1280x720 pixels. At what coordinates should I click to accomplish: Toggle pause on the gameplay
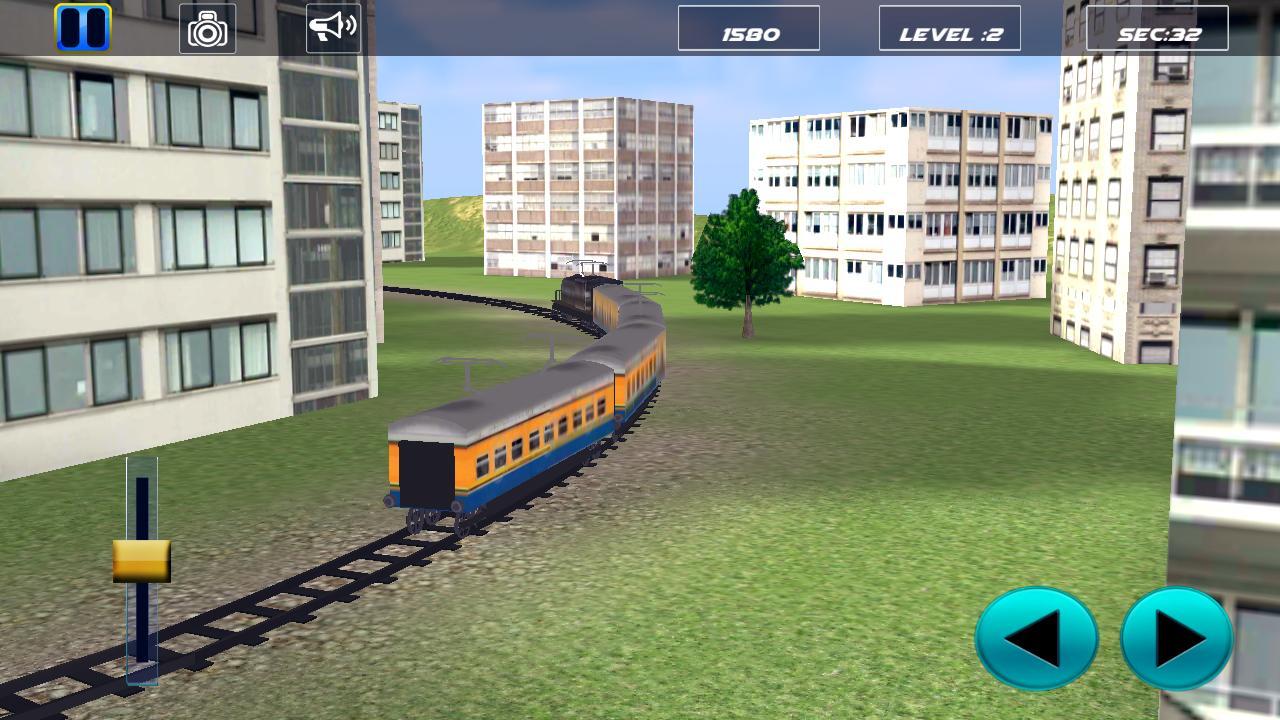click(x=85, y=27)
